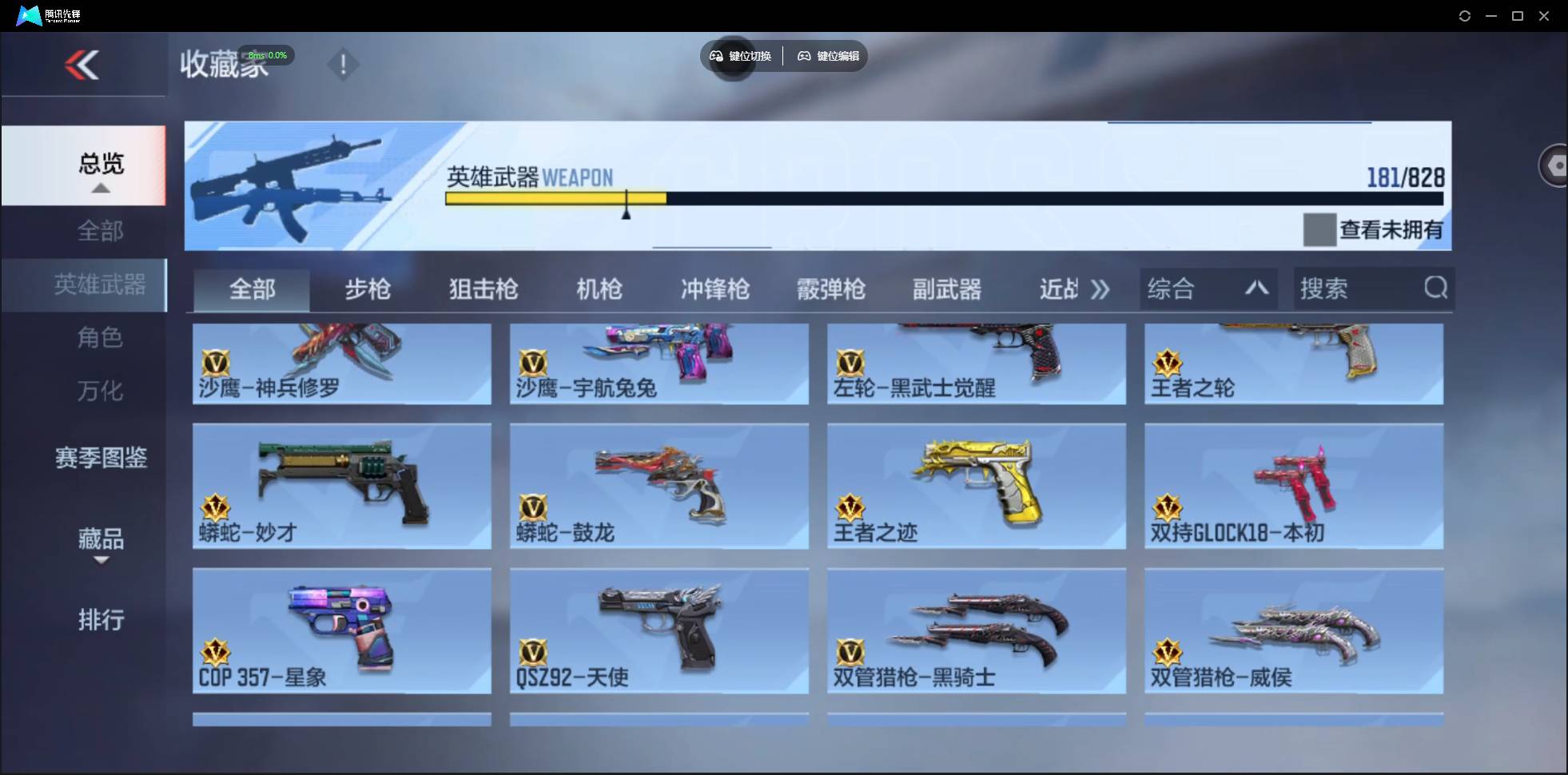Enable the 查看未拥有 checkbox

(x=1319, y=230)
